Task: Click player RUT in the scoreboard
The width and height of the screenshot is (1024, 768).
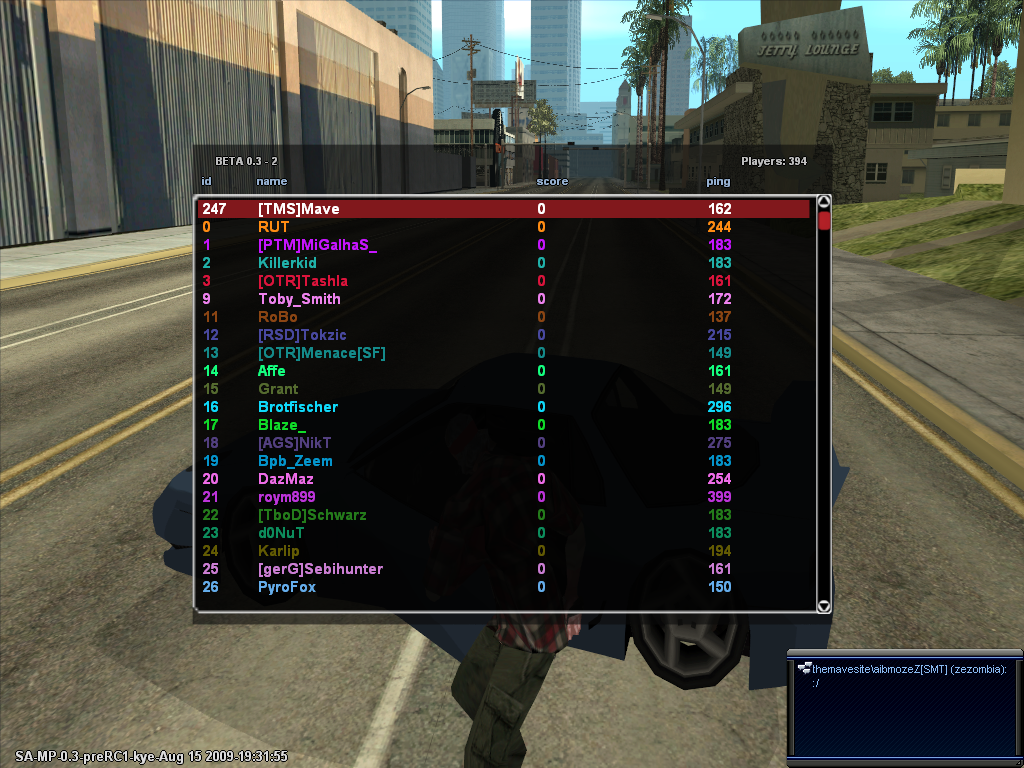Action: point(274,227)
